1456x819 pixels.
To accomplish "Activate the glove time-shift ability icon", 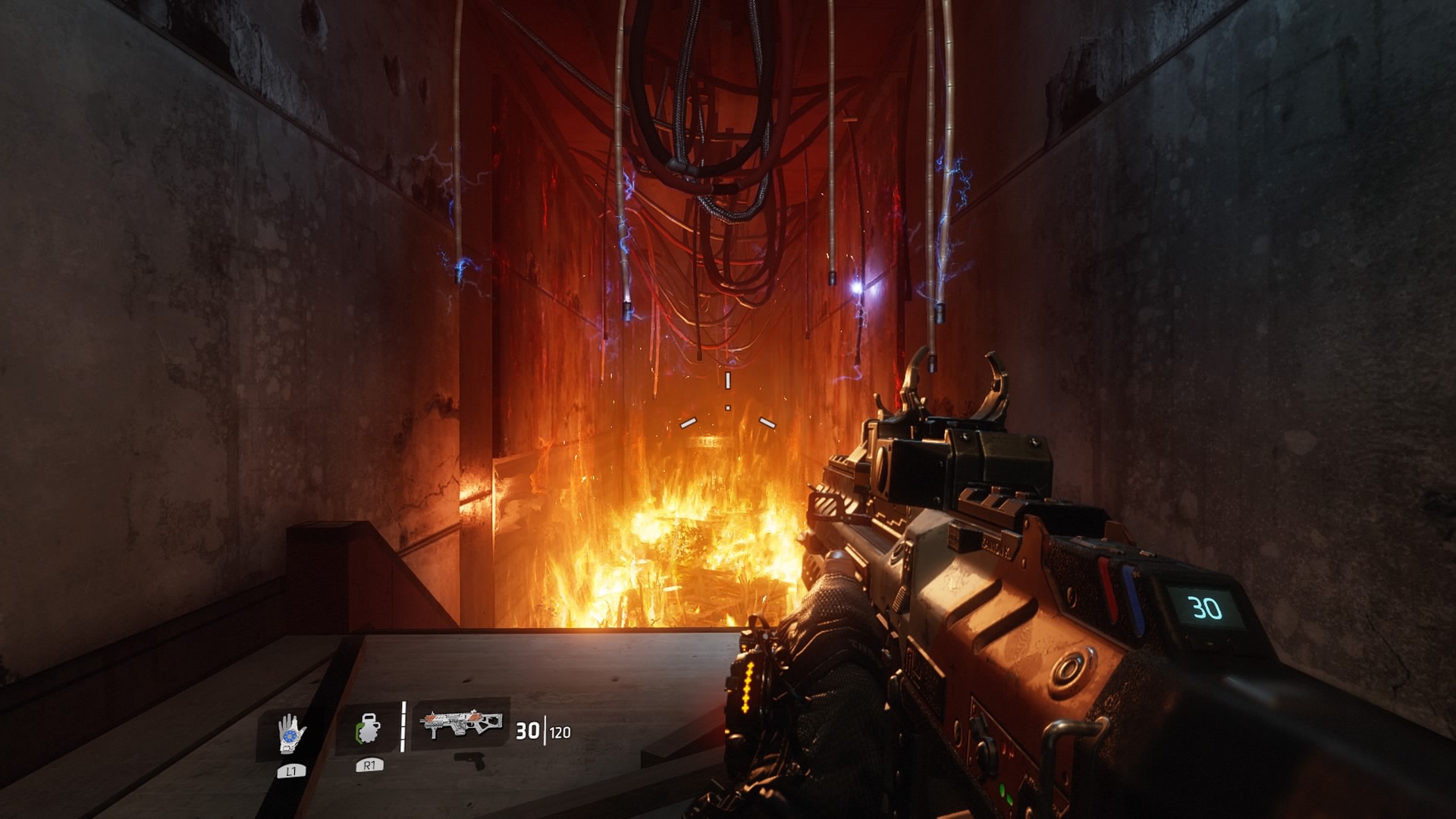I will [291, 733].
